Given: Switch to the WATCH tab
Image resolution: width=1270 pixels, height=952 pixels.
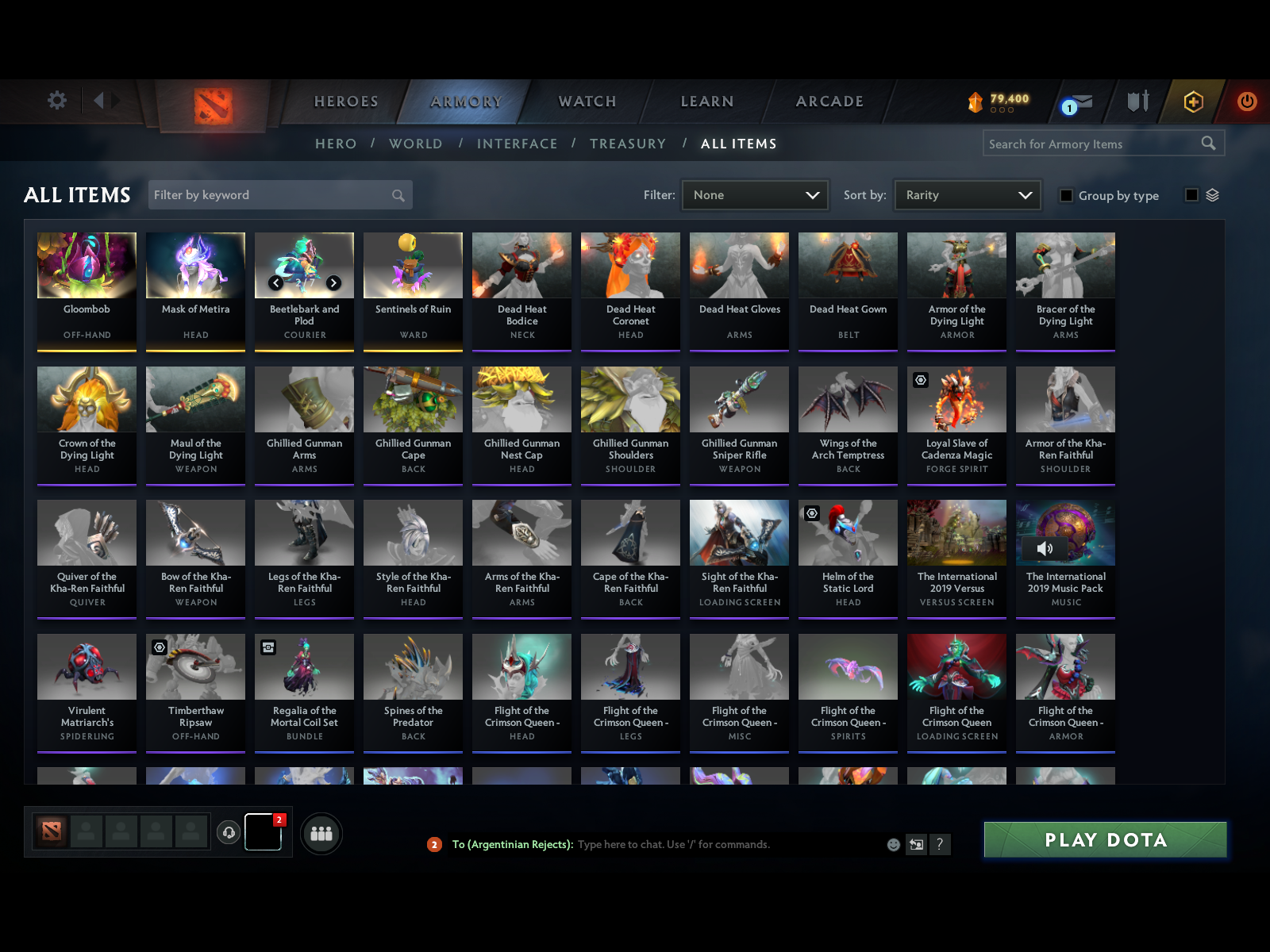Looking at the screenshot, I should point(587,102).
